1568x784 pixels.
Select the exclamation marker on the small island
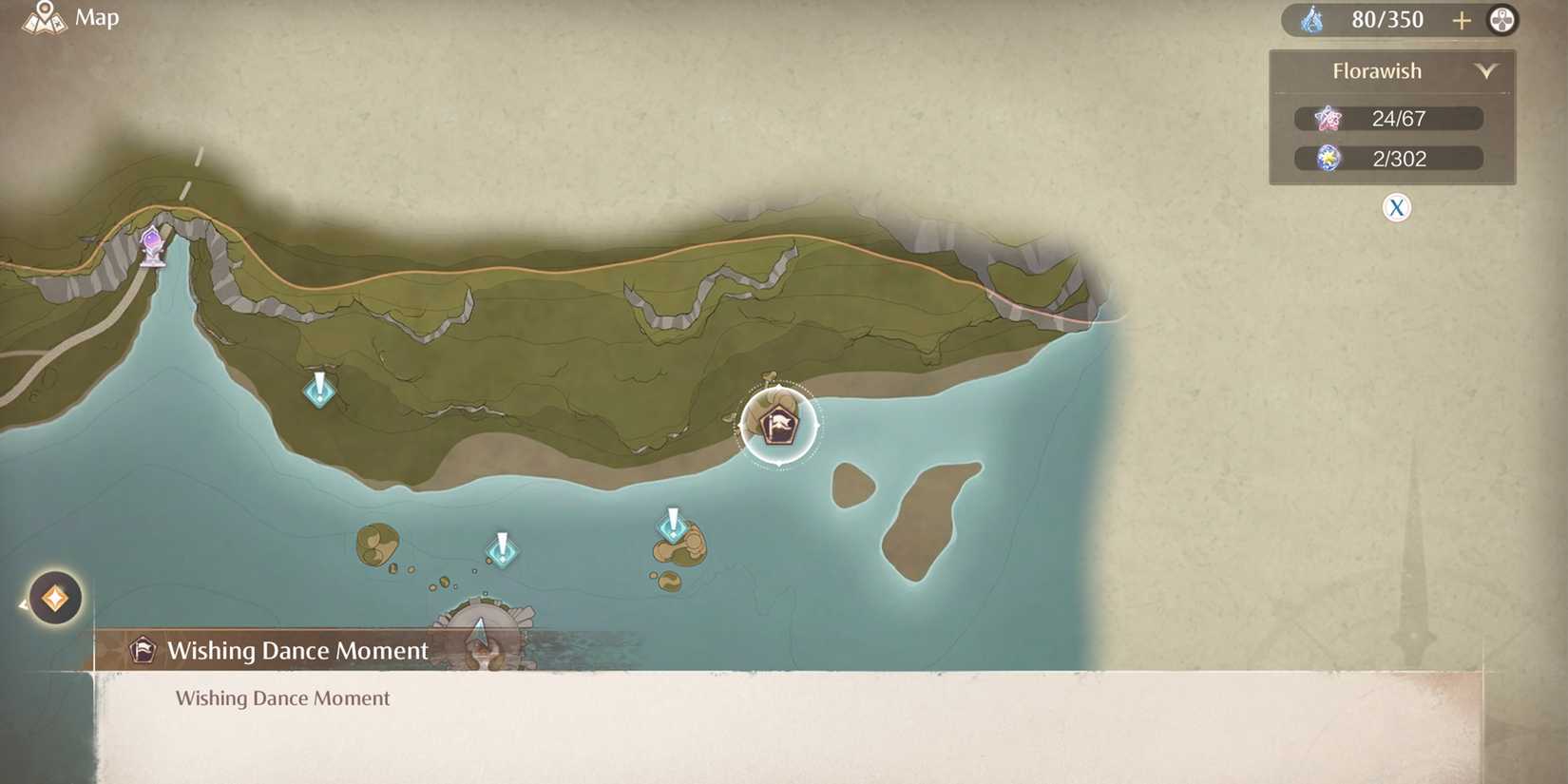pos(674,526)
